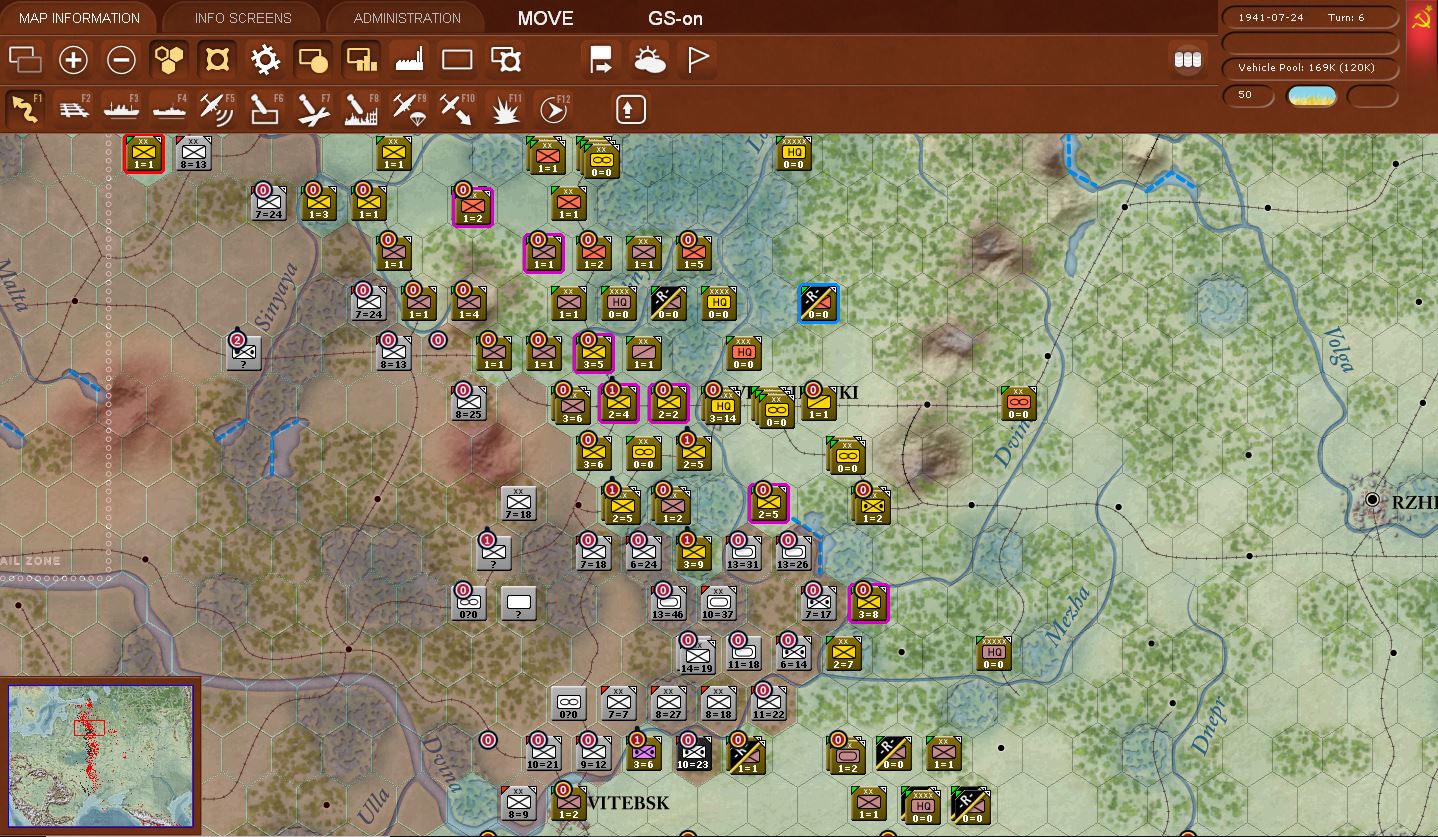This screenshot has height=837, width=1438.
Task: Open the ADMINISTRATION menu
Action: 405,17
